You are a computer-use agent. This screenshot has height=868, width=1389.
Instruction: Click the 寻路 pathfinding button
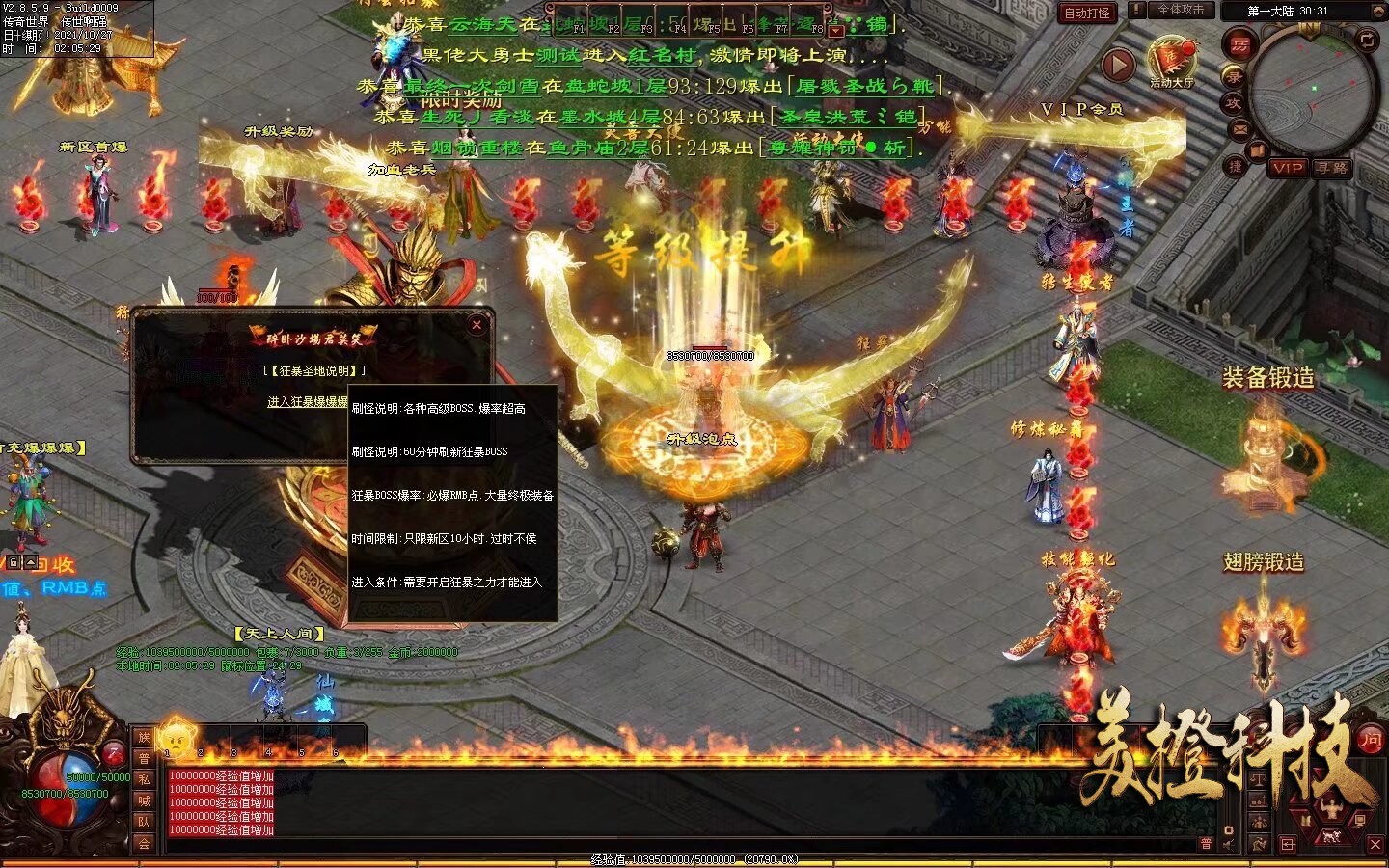(x=1332, y=168)
